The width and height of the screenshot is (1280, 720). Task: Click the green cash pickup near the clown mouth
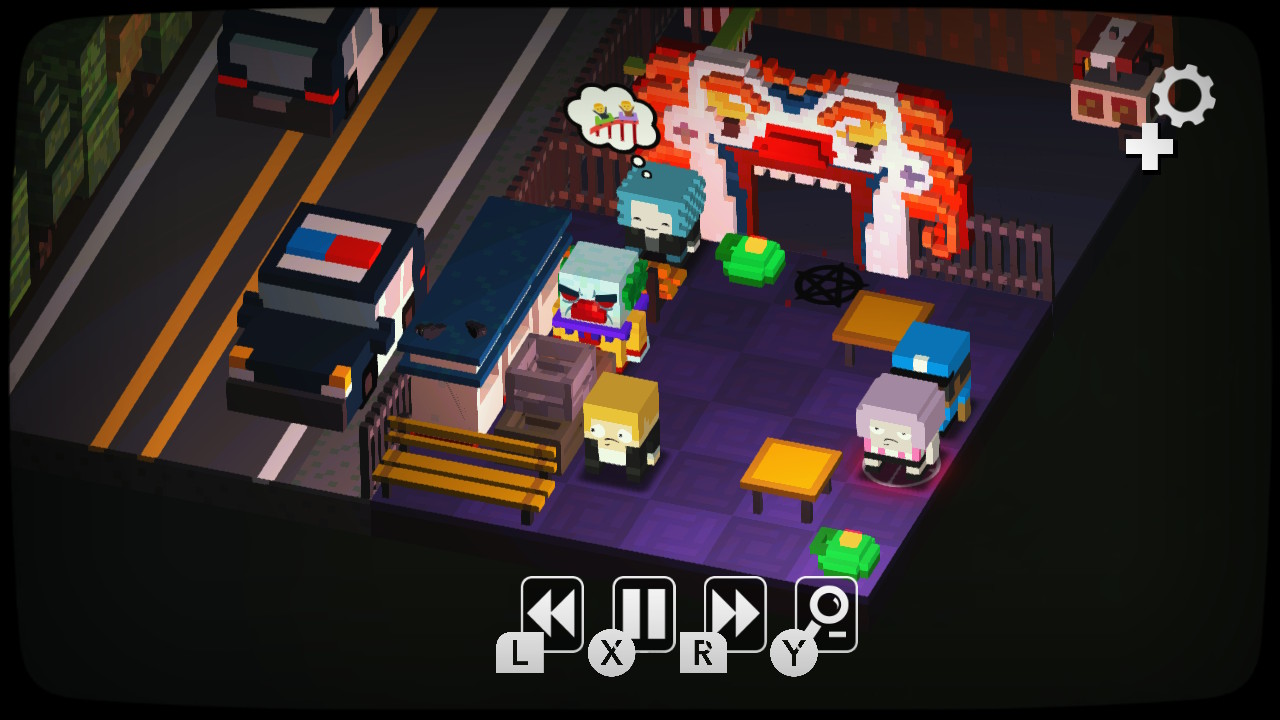tap(750, 262)
